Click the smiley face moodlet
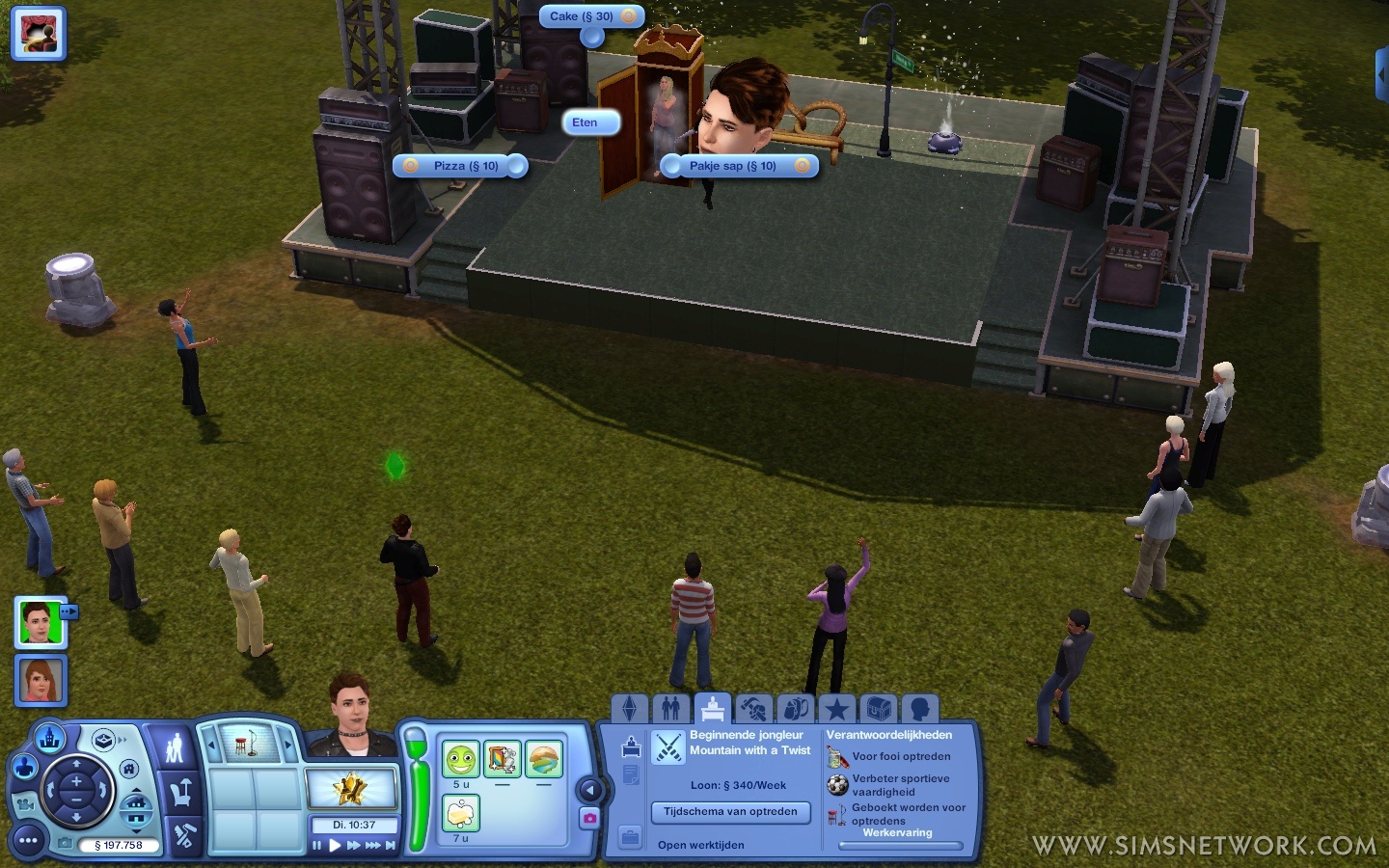 461,760
